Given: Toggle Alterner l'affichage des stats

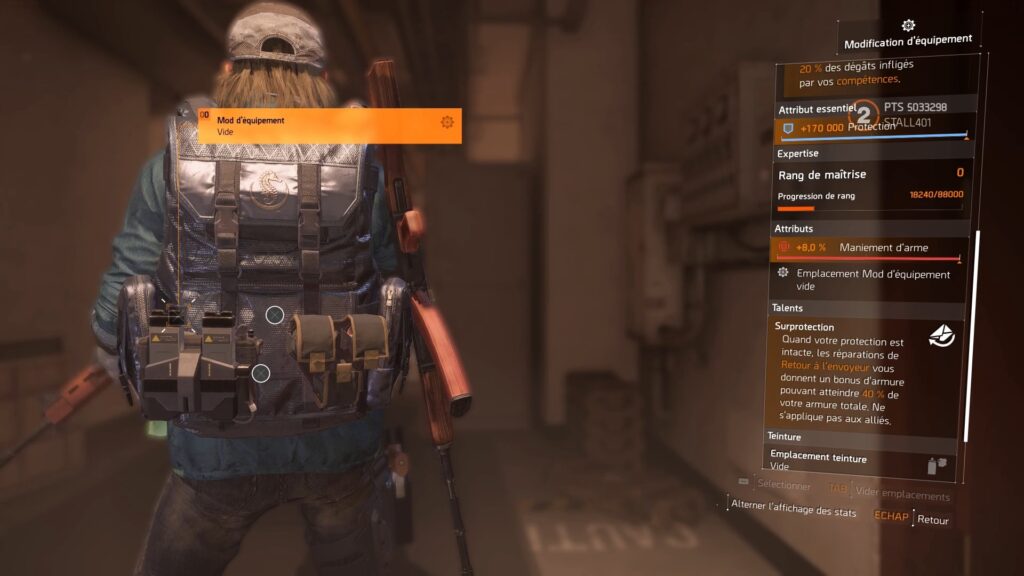Looking at the screenshot, I should tap(794, 509).
